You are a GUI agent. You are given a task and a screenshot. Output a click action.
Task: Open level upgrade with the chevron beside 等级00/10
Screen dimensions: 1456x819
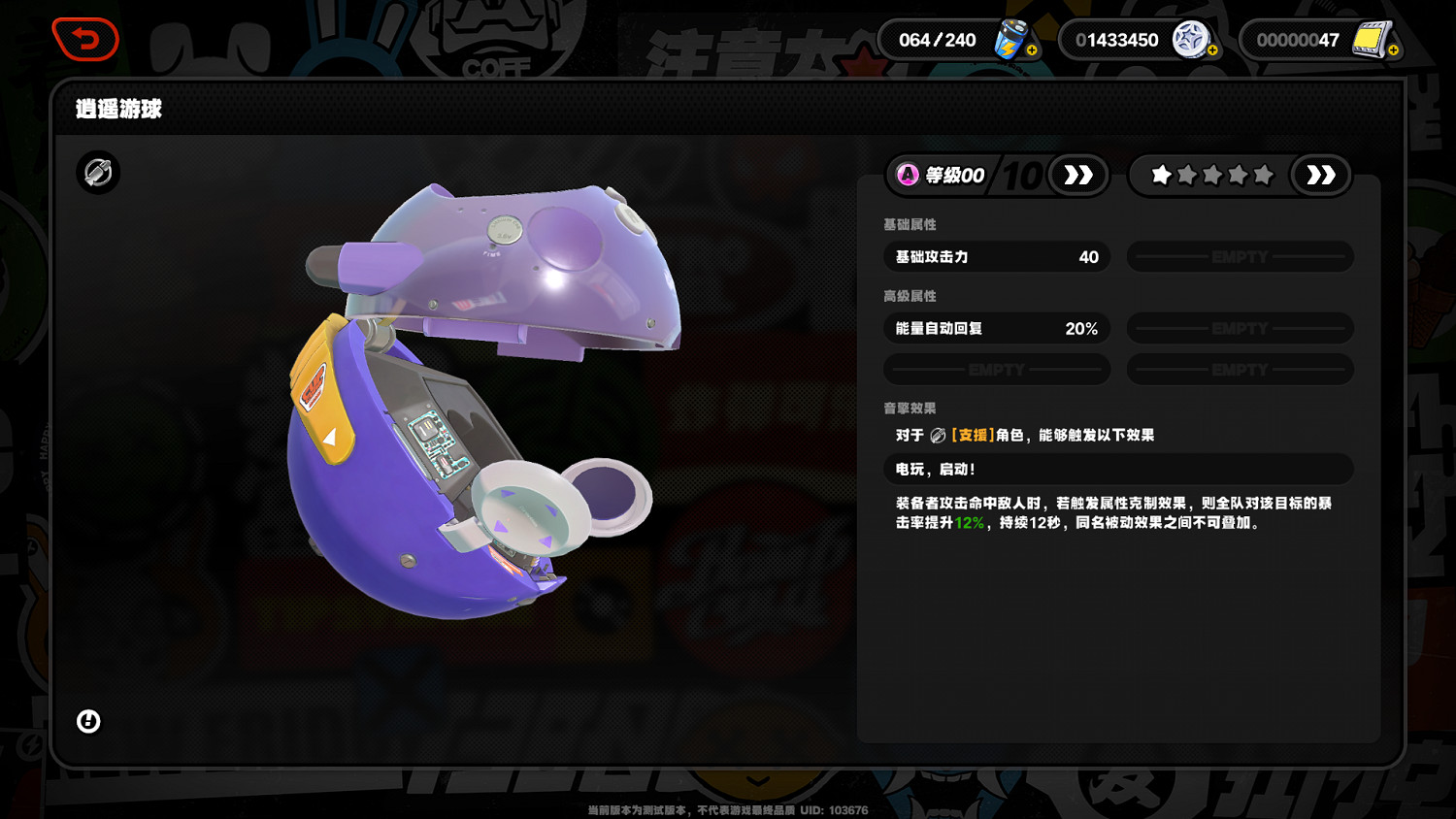click(x=1079, y=176)
